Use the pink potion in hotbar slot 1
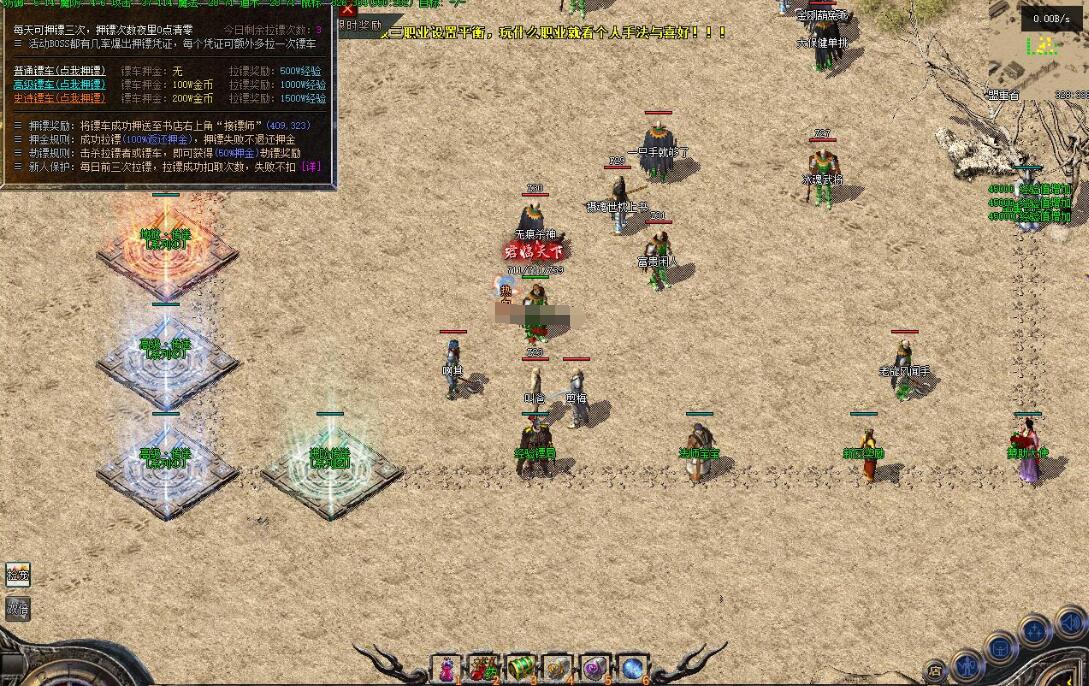 tap(446, 668)
